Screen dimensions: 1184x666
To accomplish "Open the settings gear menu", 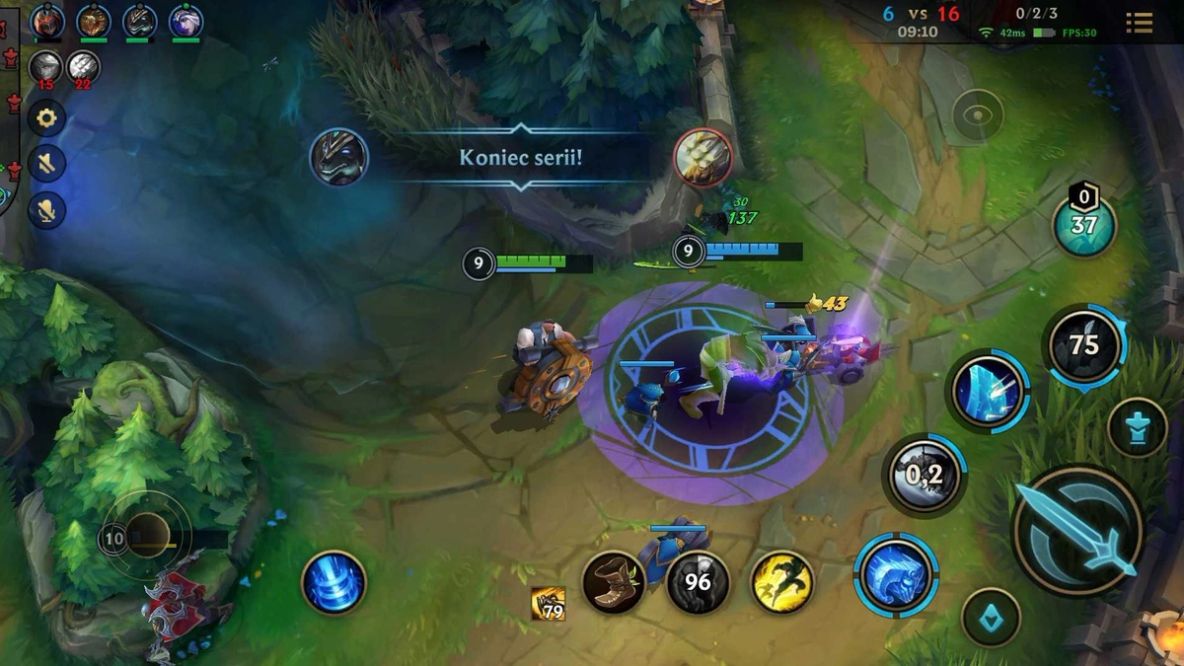I will pyautogui.click(x=46, y=119).
